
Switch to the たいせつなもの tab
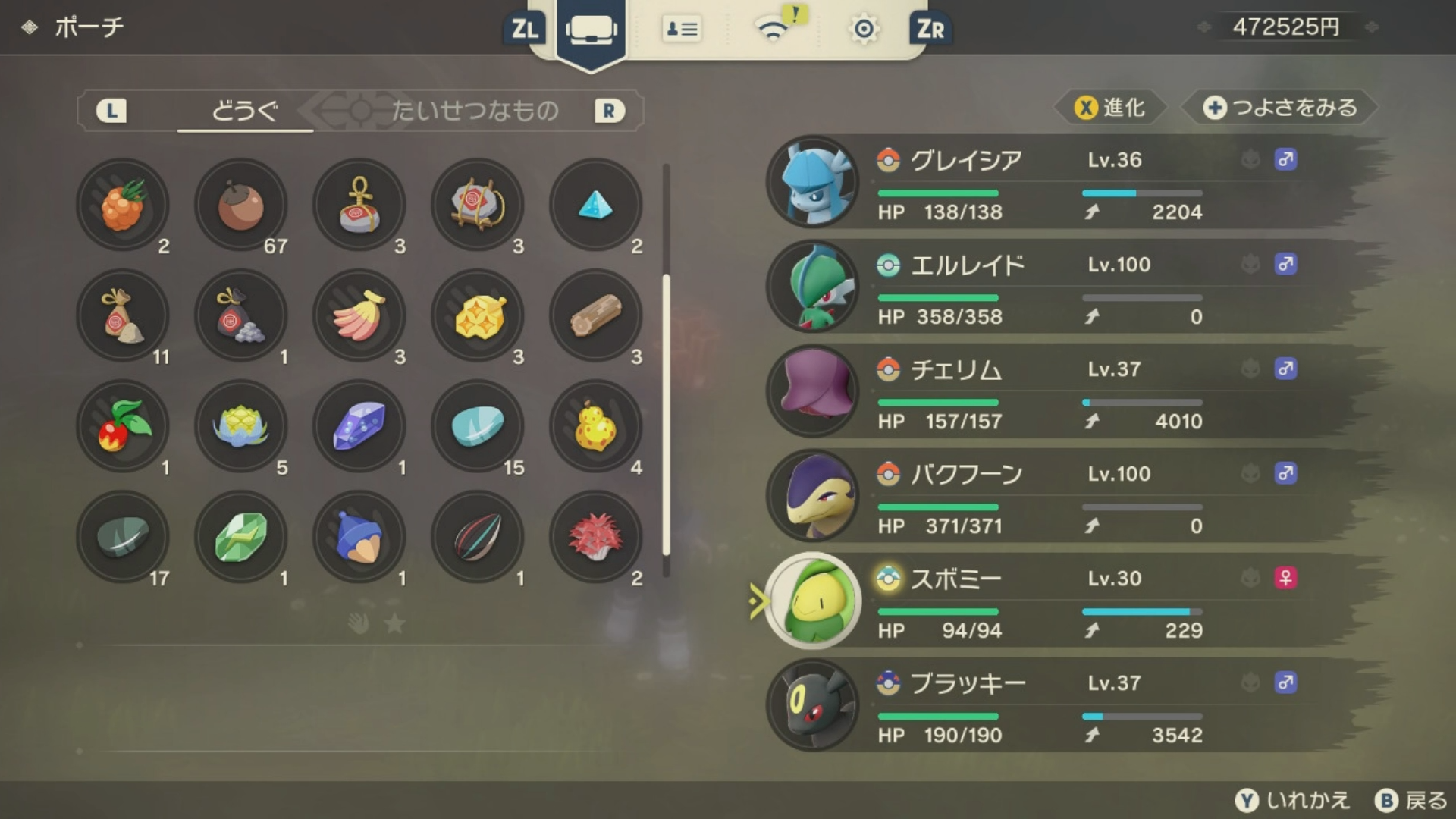coord(475,111)
